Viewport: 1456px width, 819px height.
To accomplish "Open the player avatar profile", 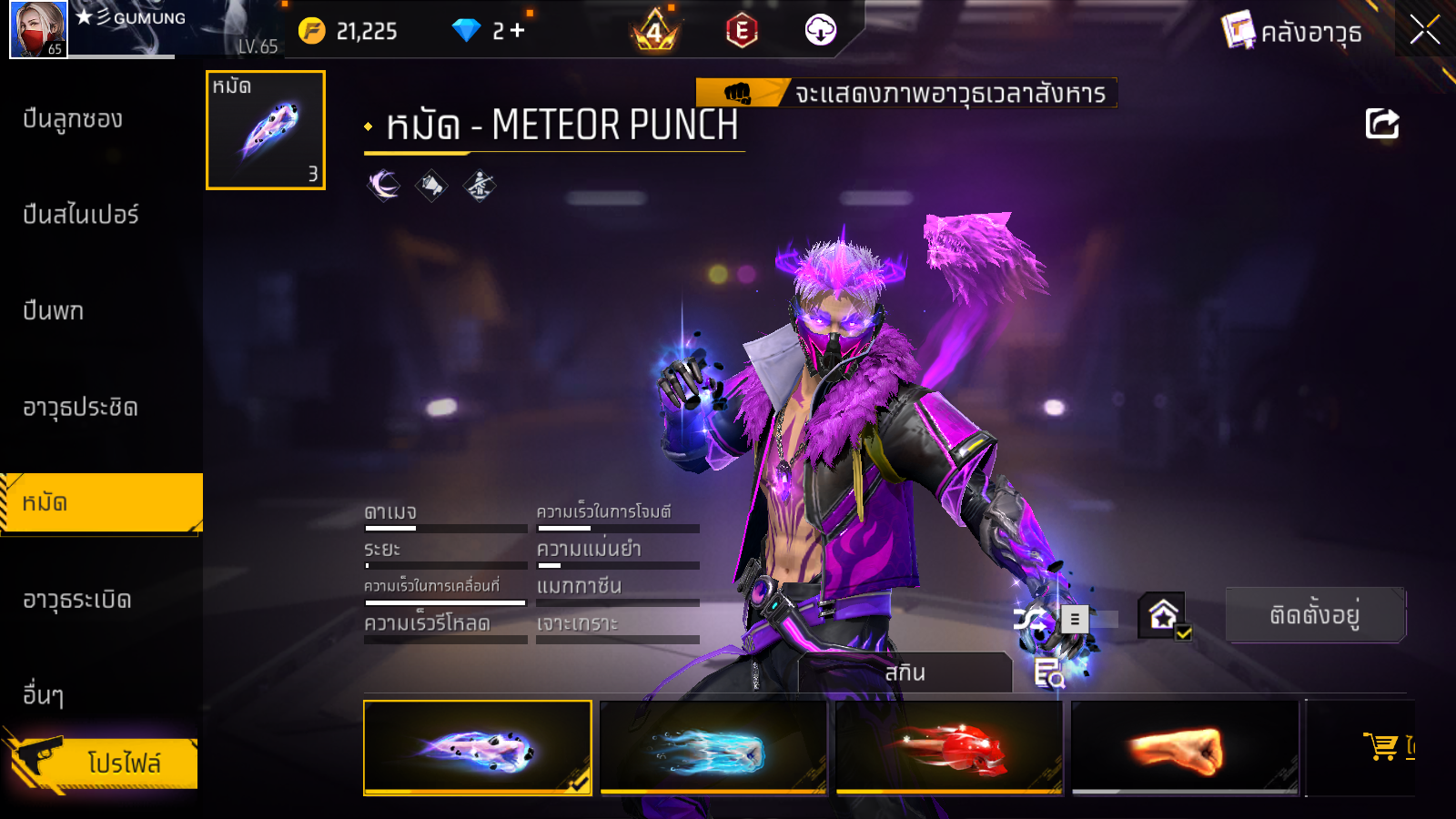I will tap(37, 29).
